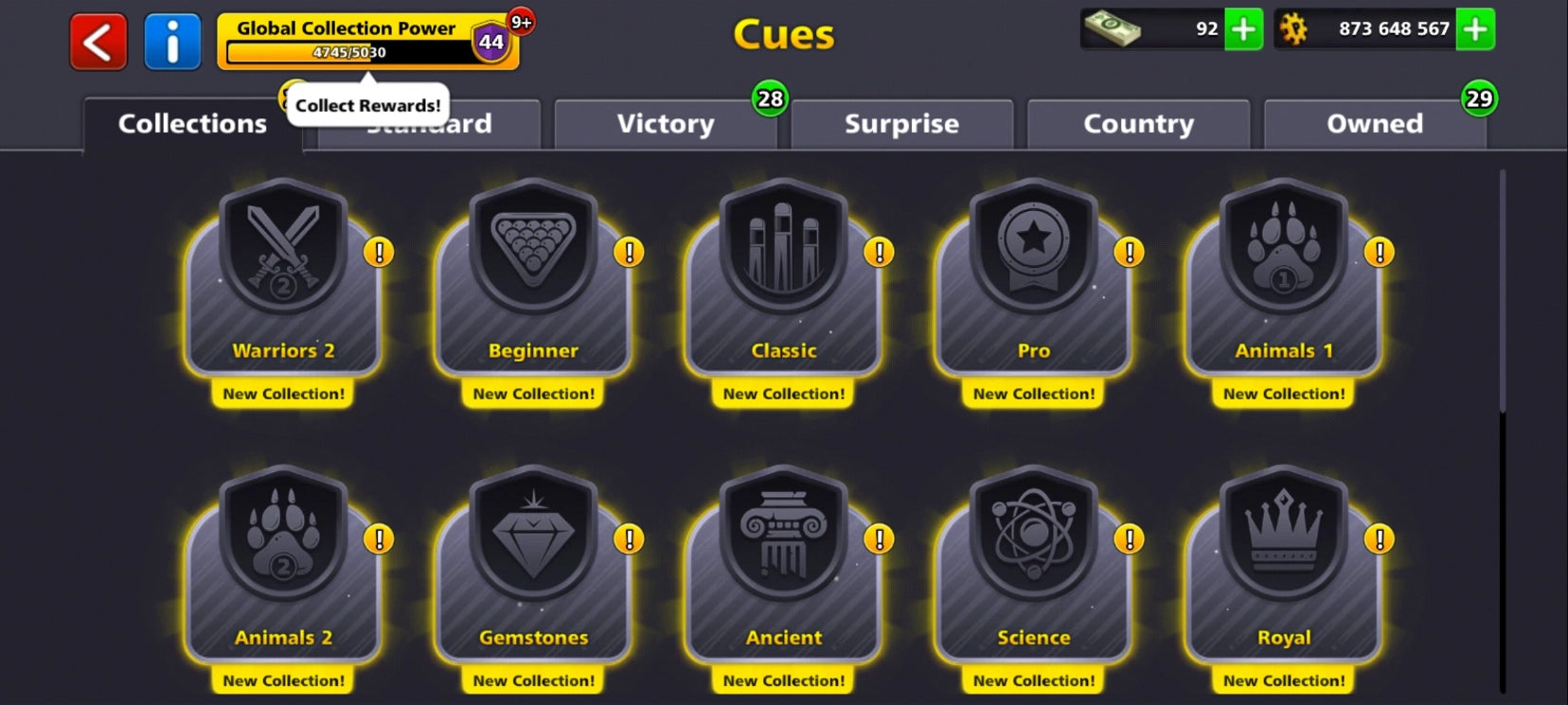The image size is (1568, 705).
Task: Tap the plus to buy cash
Action: 1244,29
